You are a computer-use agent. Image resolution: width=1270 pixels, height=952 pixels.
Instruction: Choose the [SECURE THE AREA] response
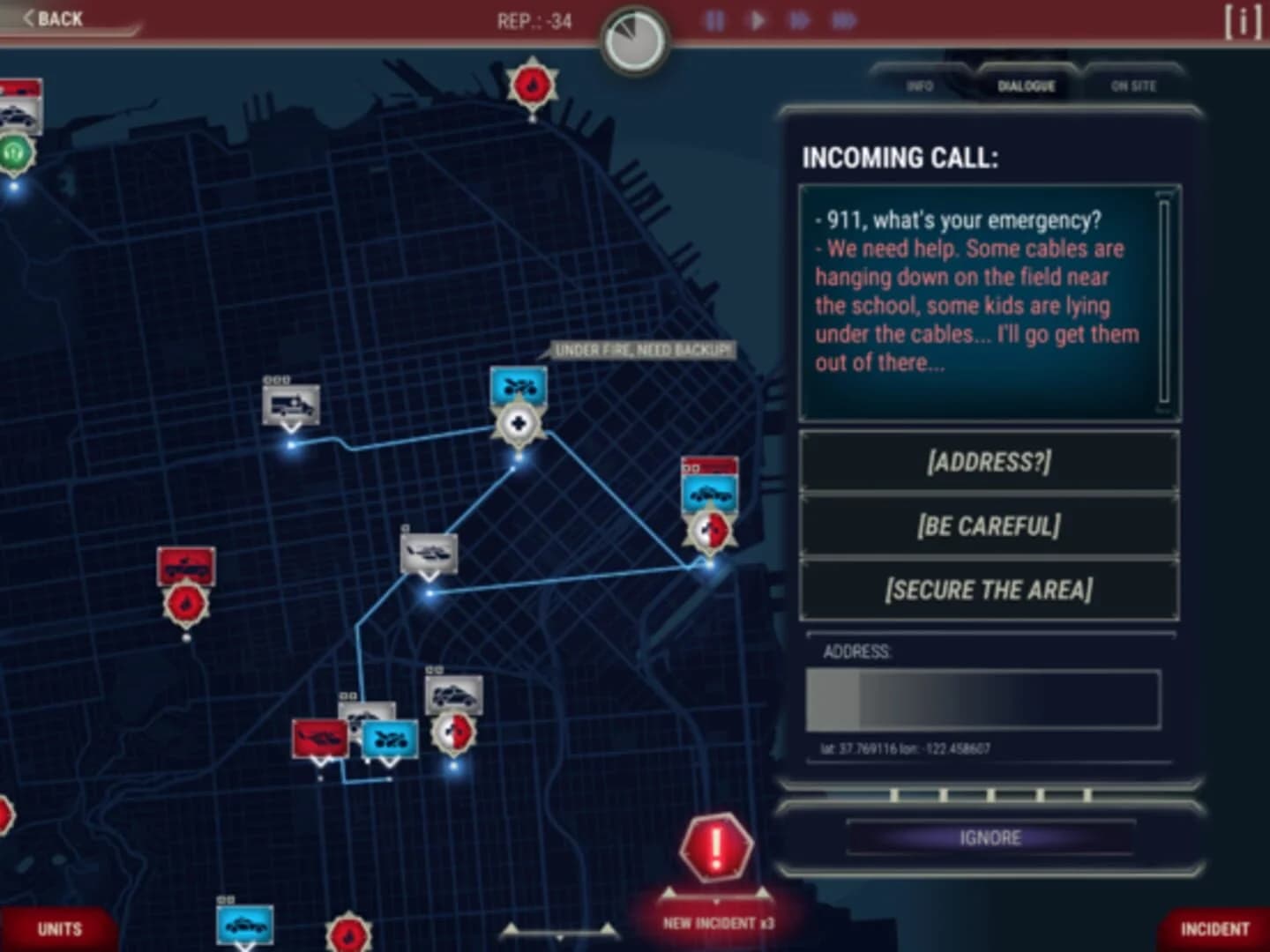(988, 589)
